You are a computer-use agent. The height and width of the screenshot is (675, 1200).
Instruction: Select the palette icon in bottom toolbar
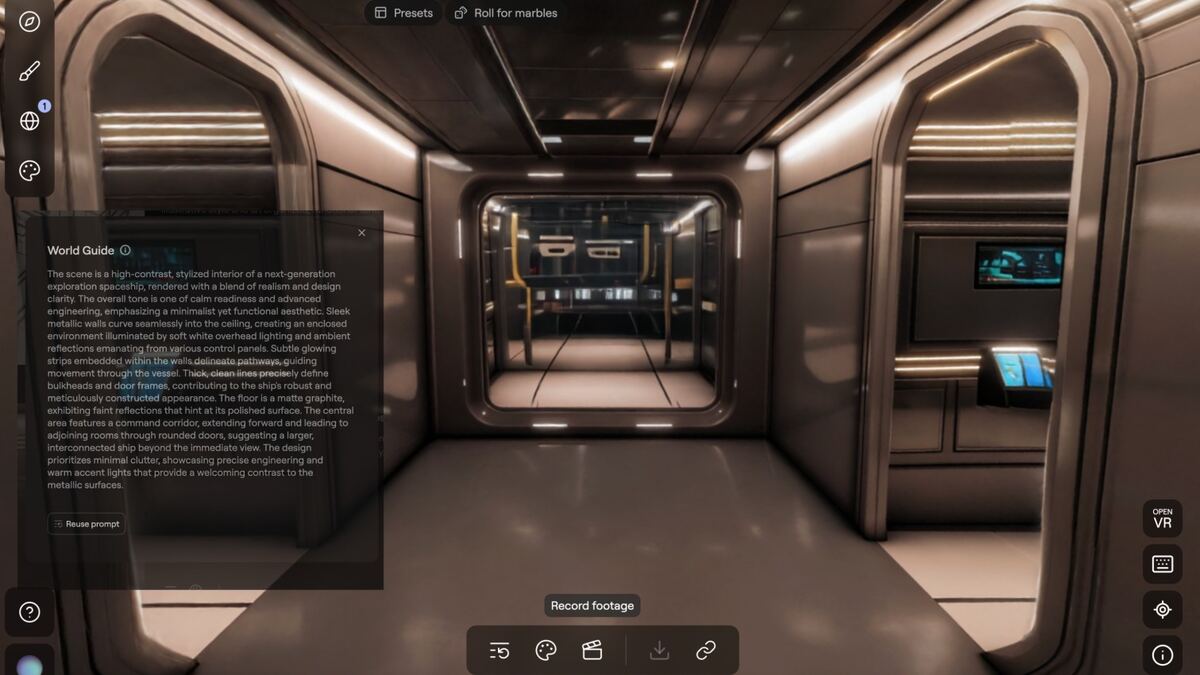[546, 651]
